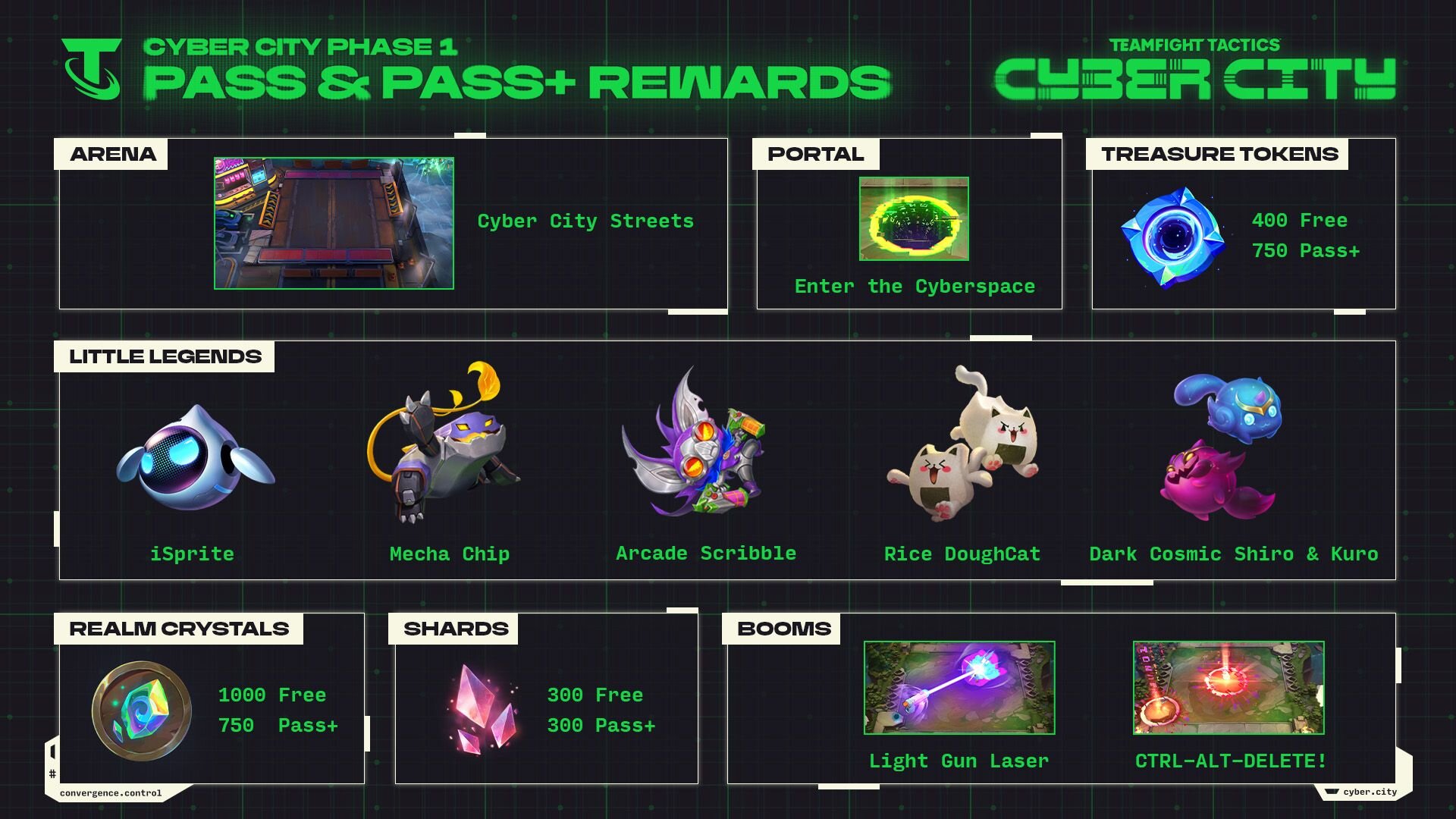Choose the Treasure Tokens blue gem icon
1456x819 pixels.
point(1172,237)
